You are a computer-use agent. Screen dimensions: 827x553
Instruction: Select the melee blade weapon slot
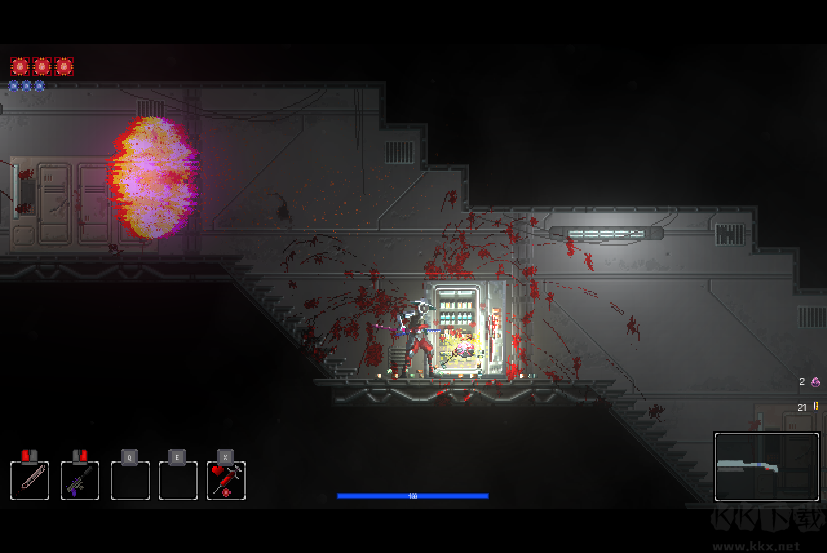(x=30, y=480)
